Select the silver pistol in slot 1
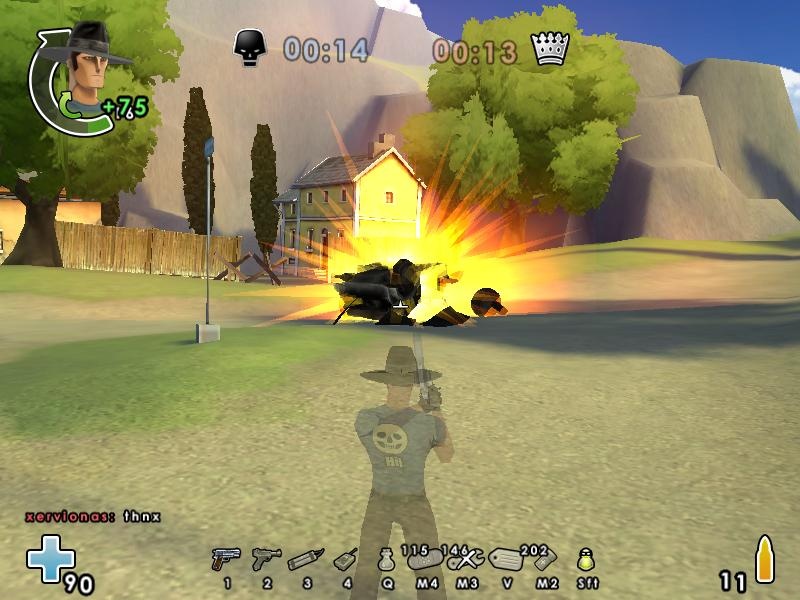800x600 pixels. [226, 559]
